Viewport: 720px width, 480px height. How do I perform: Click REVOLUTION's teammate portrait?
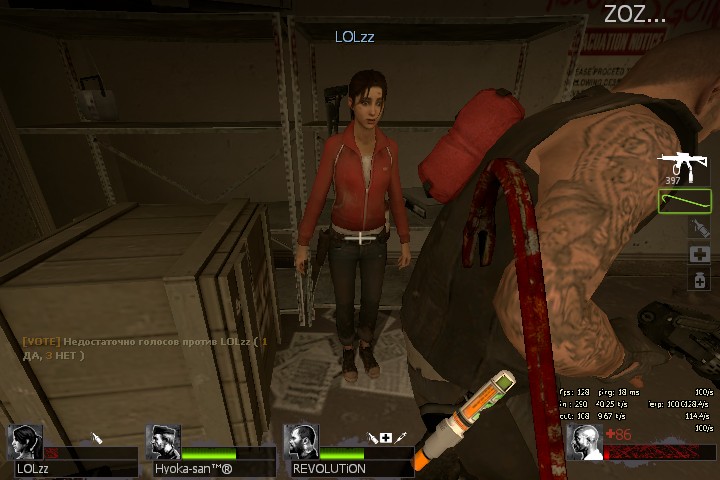[x=301, y=442]
